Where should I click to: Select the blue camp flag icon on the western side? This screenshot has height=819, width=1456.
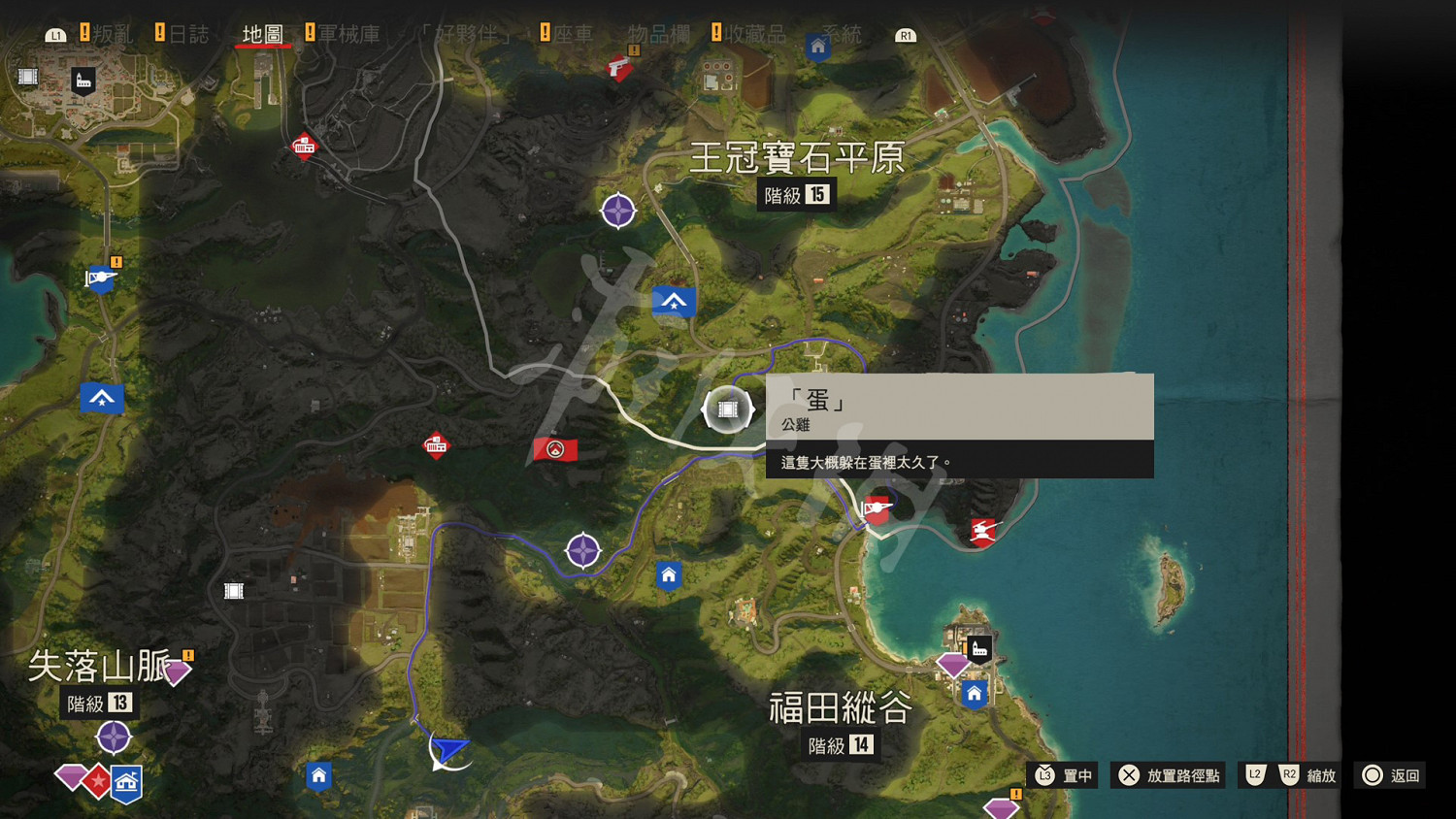(x=102, y=397)
